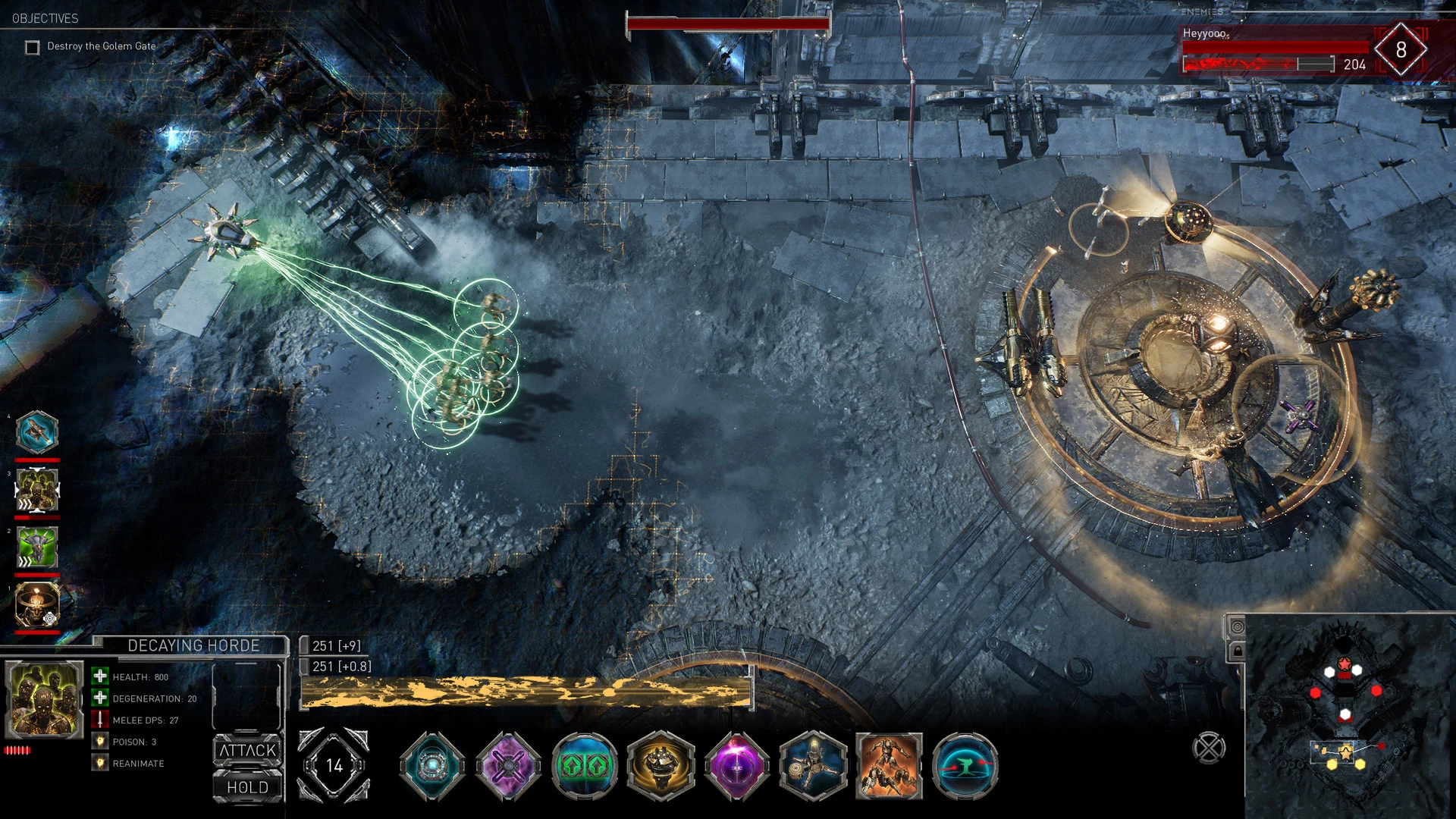Activate the blue dome turret card

coord(965,766)
